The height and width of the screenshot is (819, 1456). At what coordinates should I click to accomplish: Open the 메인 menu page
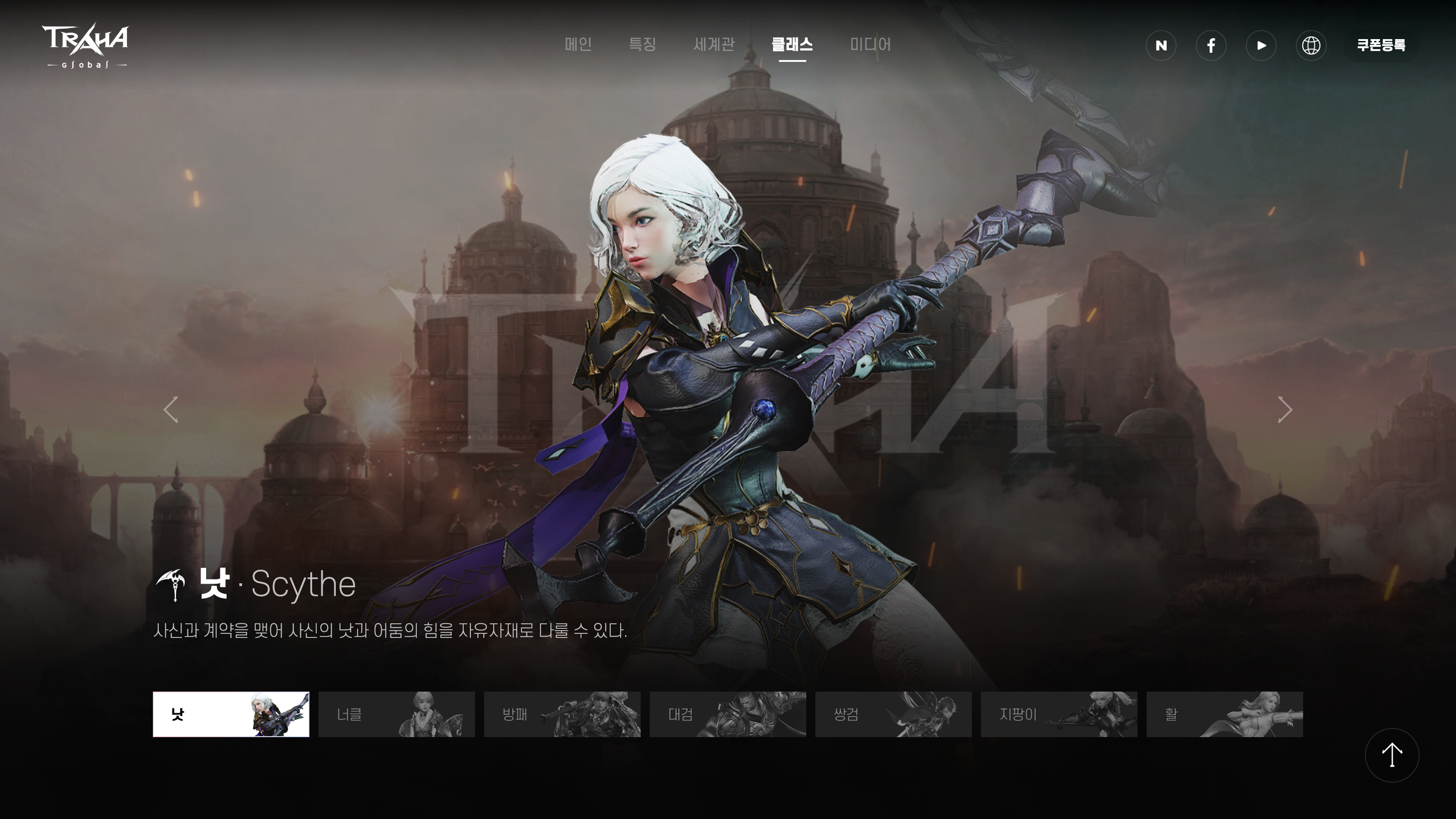[x=578, y=44]
